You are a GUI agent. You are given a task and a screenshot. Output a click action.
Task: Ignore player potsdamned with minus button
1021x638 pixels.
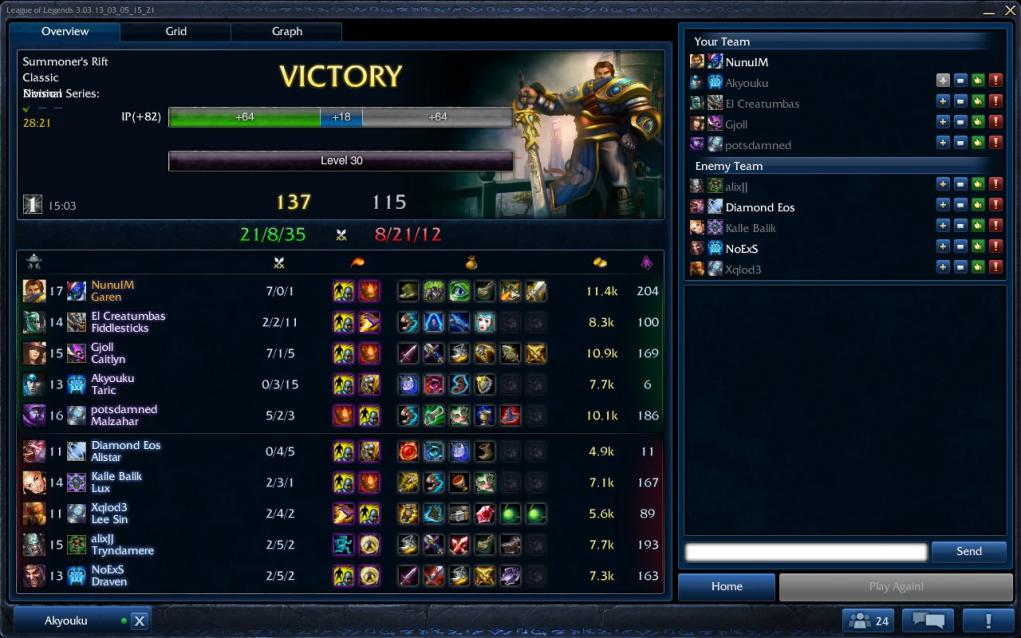960,144
